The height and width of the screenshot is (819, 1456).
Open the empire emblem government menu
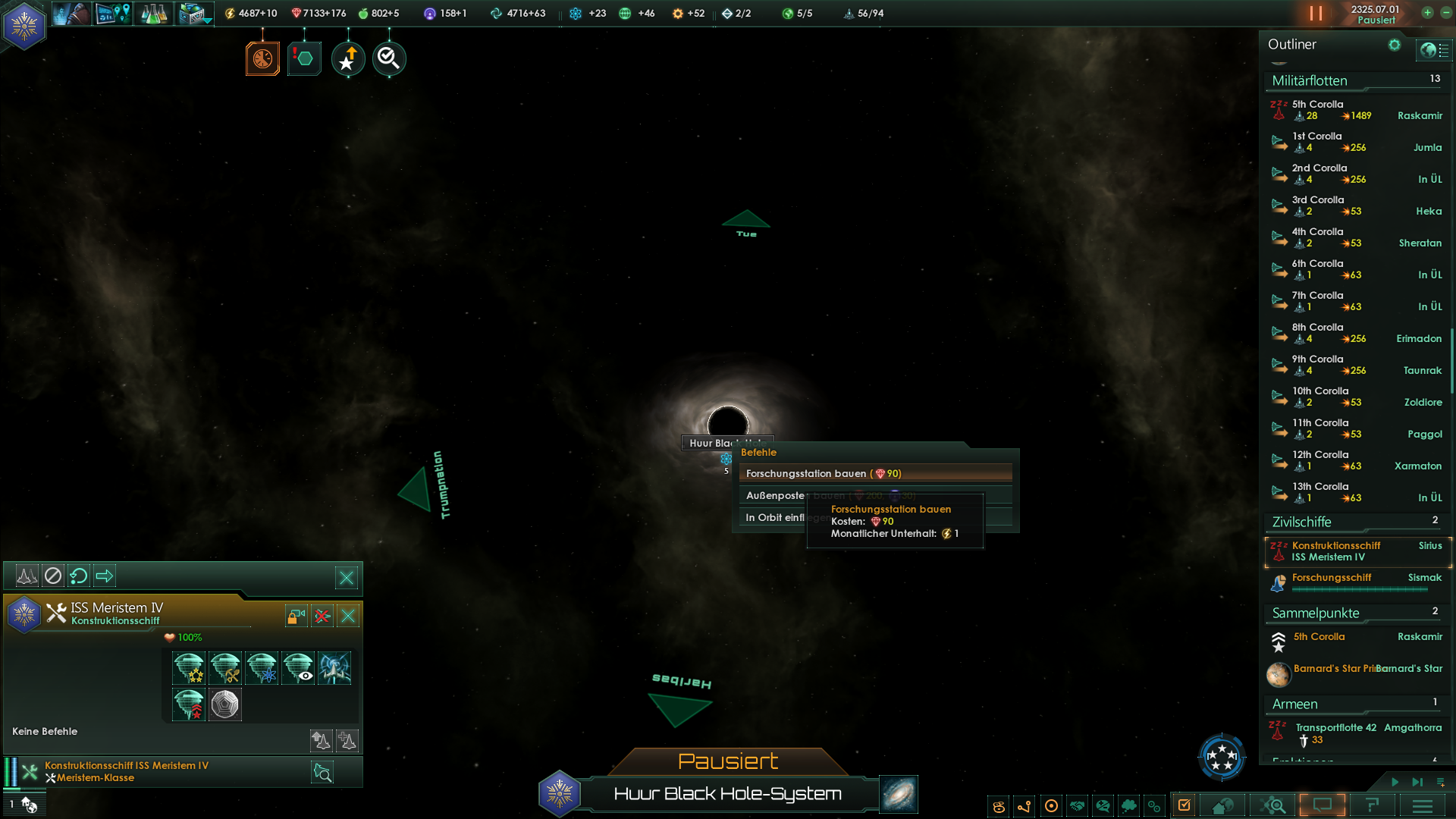pos(24,26)
